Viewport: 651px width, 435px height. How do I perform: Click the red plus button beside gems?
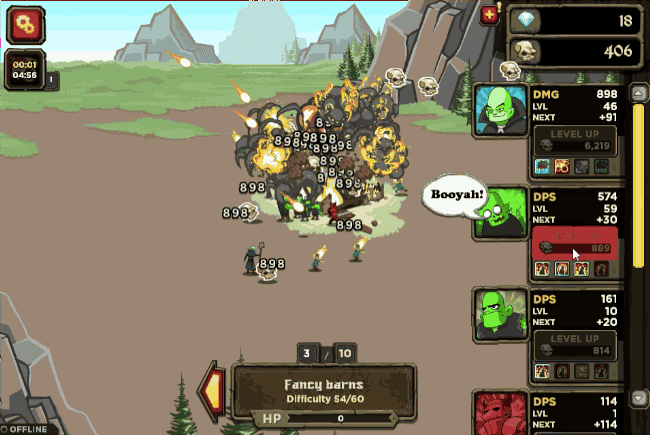489,15
